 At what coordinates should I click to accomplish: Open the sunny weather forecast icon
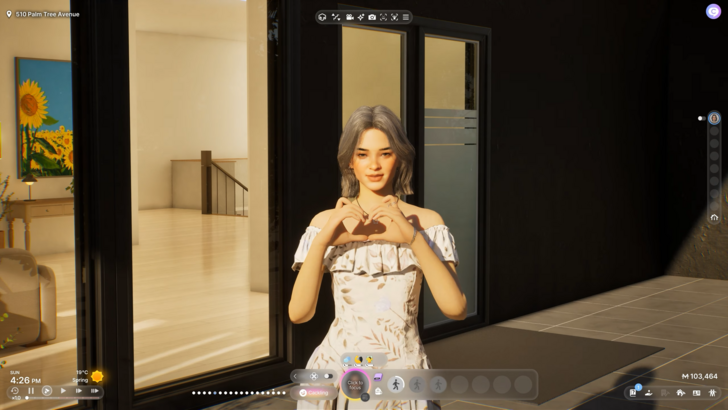pyautogui.click(x=97, y=377)
